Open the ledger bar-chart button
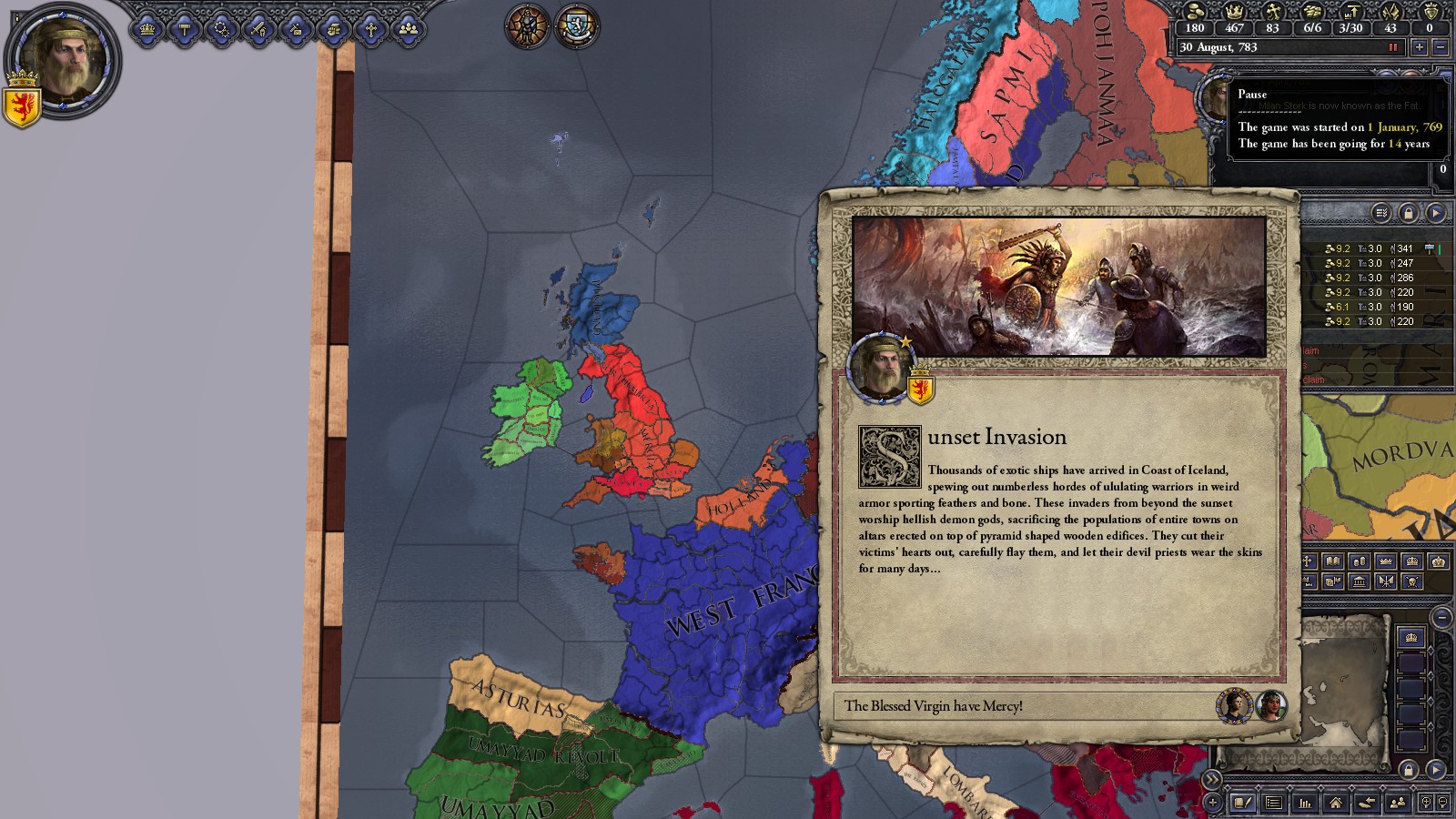This screenshot has width=1456, height=819. pyautogui.click(x=1305, y=803)
